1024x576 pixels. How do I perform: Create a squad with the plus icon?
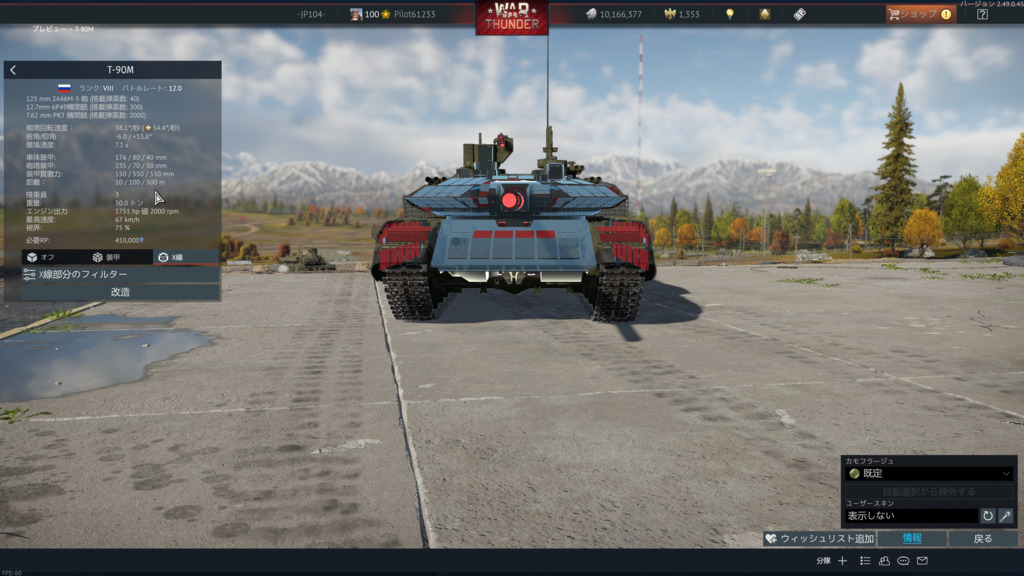coord(843,561)
